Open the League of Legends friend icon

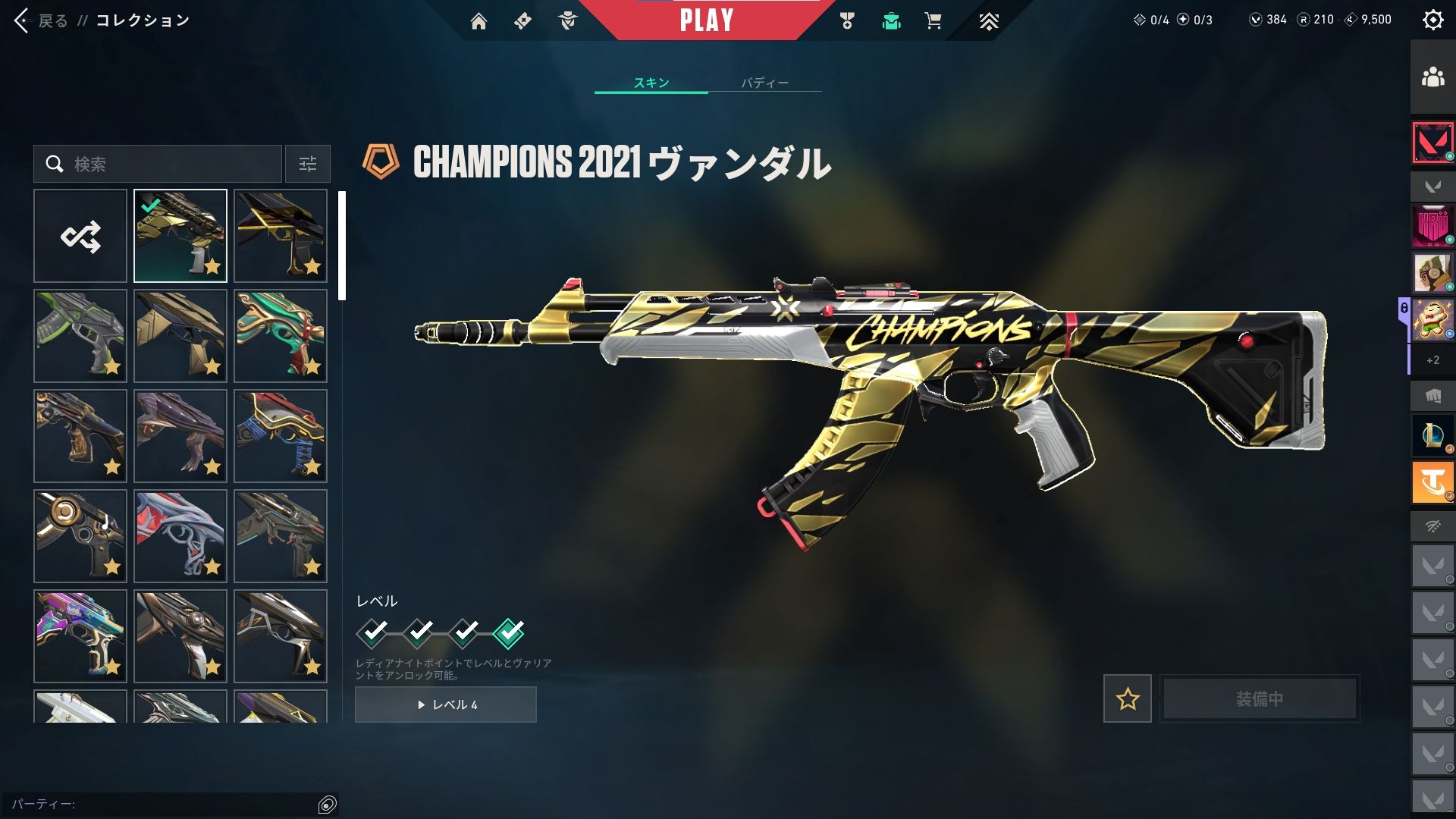coord(1432,435)
